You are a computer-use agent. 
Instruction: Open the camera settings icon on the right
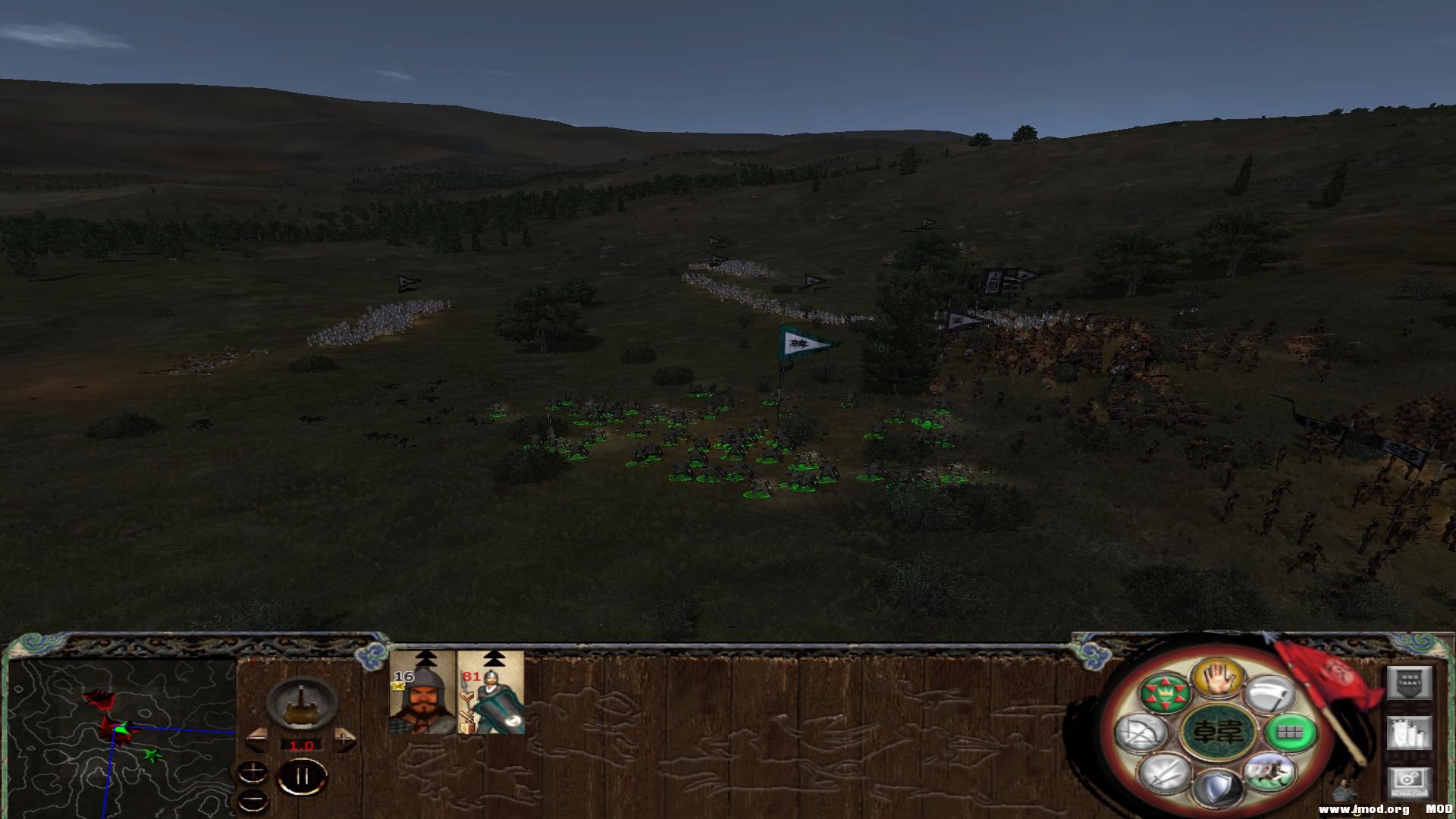pyautogui.click(x=1409, y=785)
